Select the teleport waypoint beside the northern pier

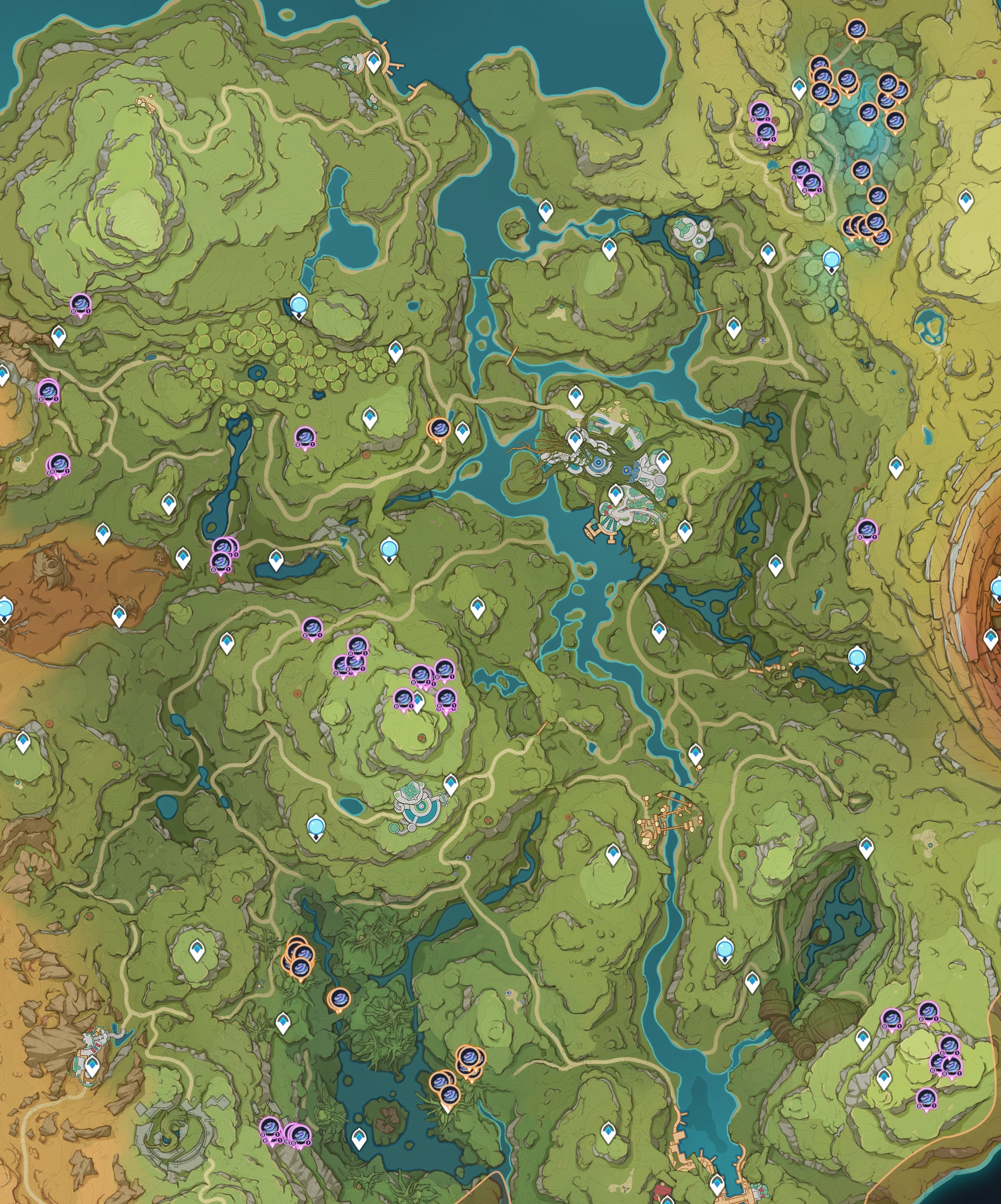(374, 61)
